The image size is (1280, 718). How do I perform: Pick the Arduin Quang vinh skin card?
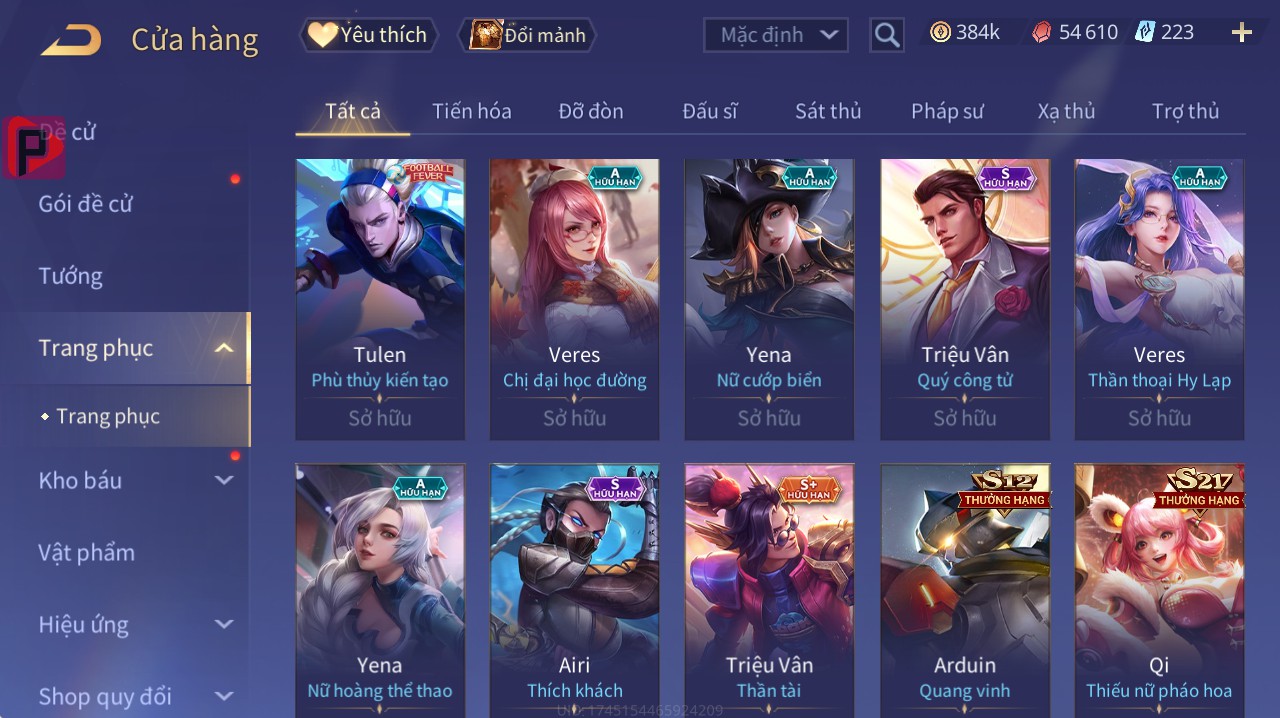coord(965,590)
